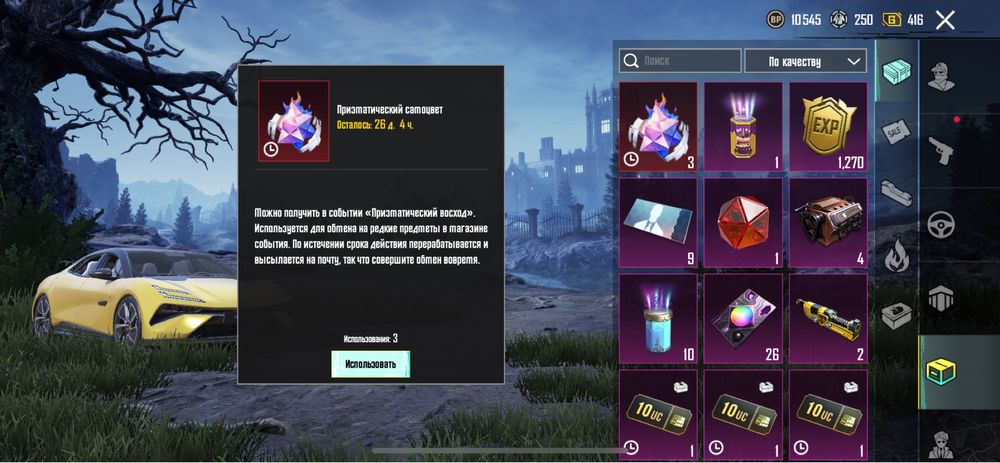
Task: Click the yellow «Использовать» button
Action: pyautogui.click(x=371, y=364)
